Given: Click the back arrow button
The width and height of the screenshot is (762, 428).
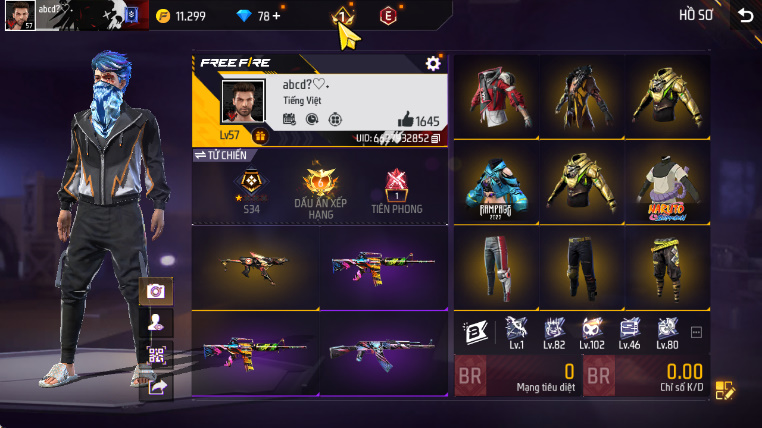Looking at the screenshot, I should [744, 14].
